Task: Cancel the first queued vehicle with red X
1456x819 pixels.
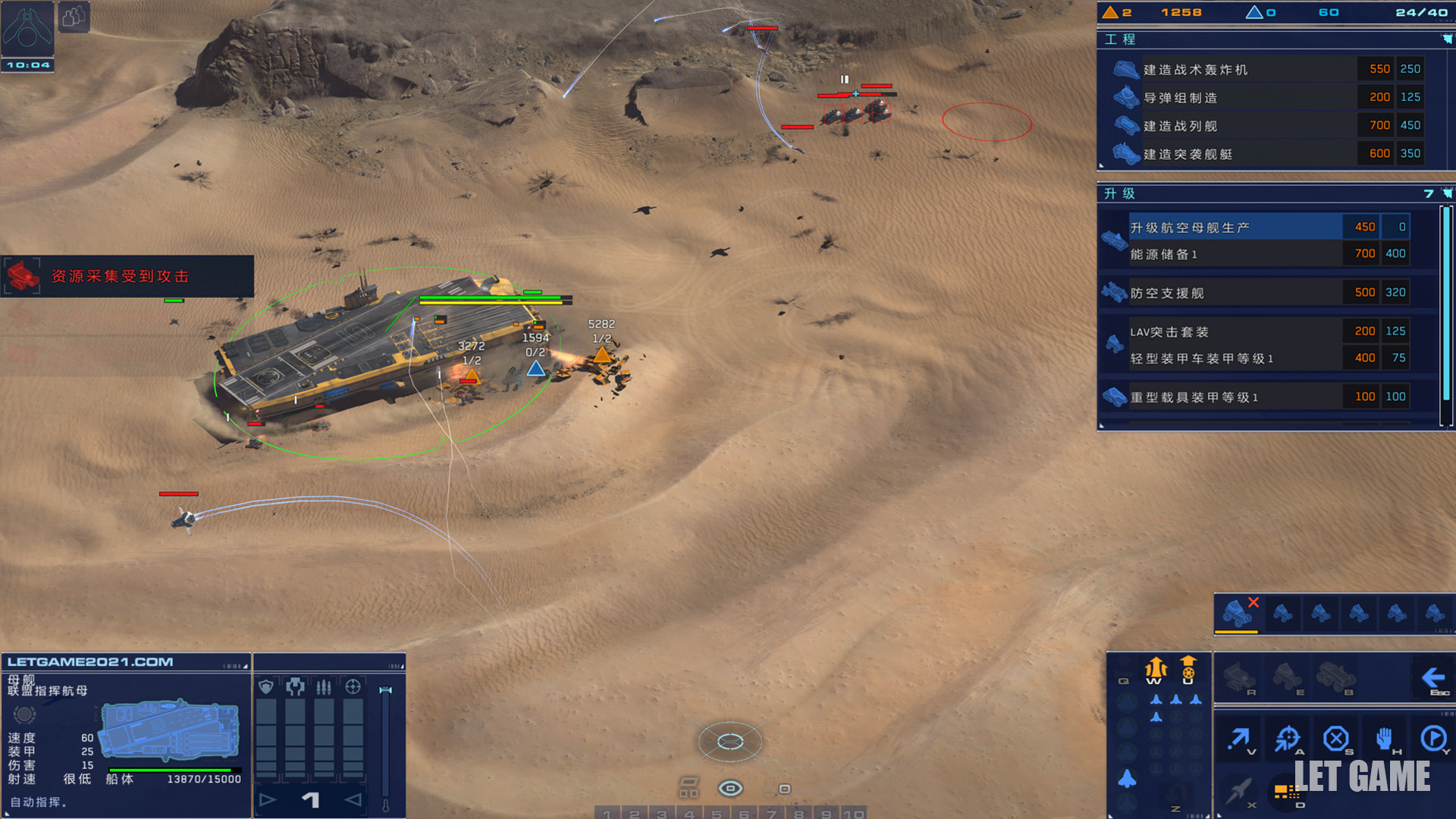Action: (x=1238, y=612)
